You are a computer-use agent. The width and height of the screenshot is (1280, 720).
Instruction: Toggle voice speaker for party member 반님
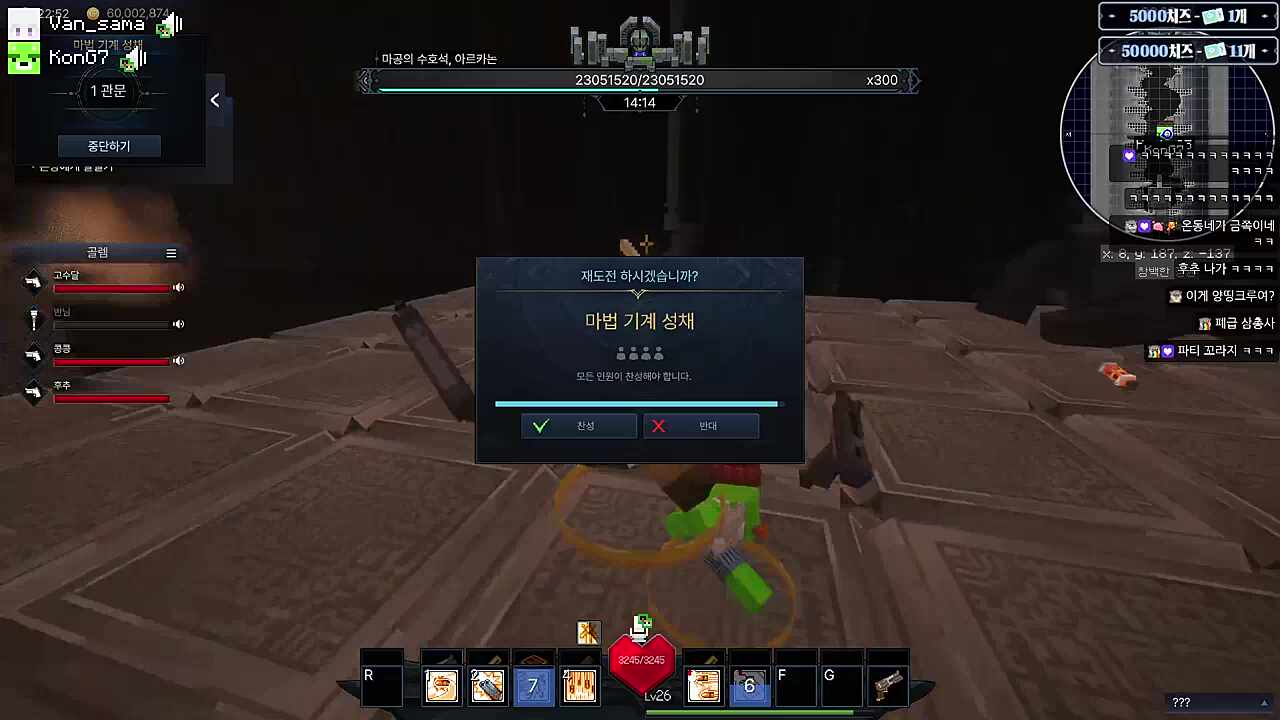point(179,324)
